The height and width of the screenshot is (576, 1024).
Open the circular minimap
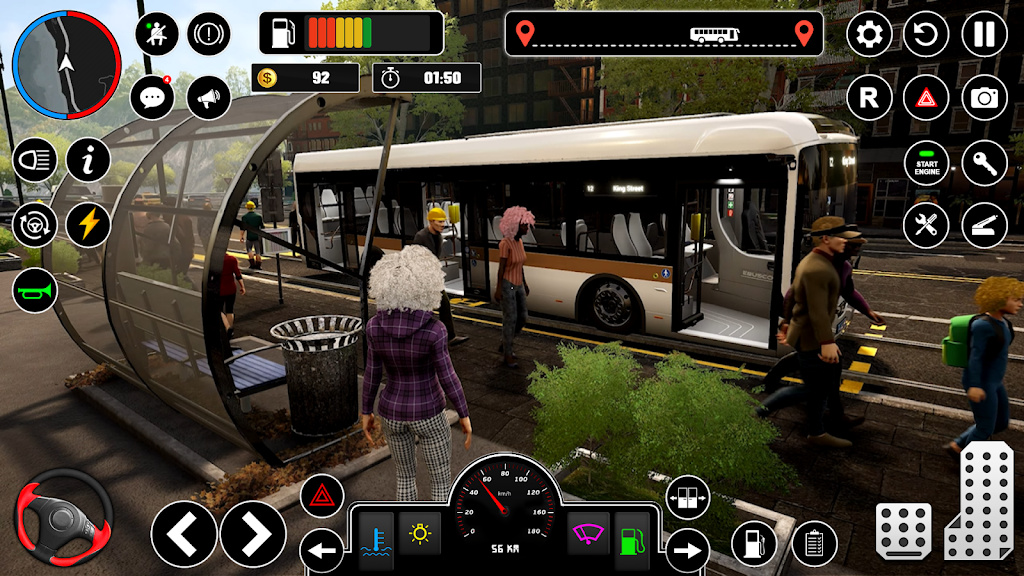click(68, 66)
